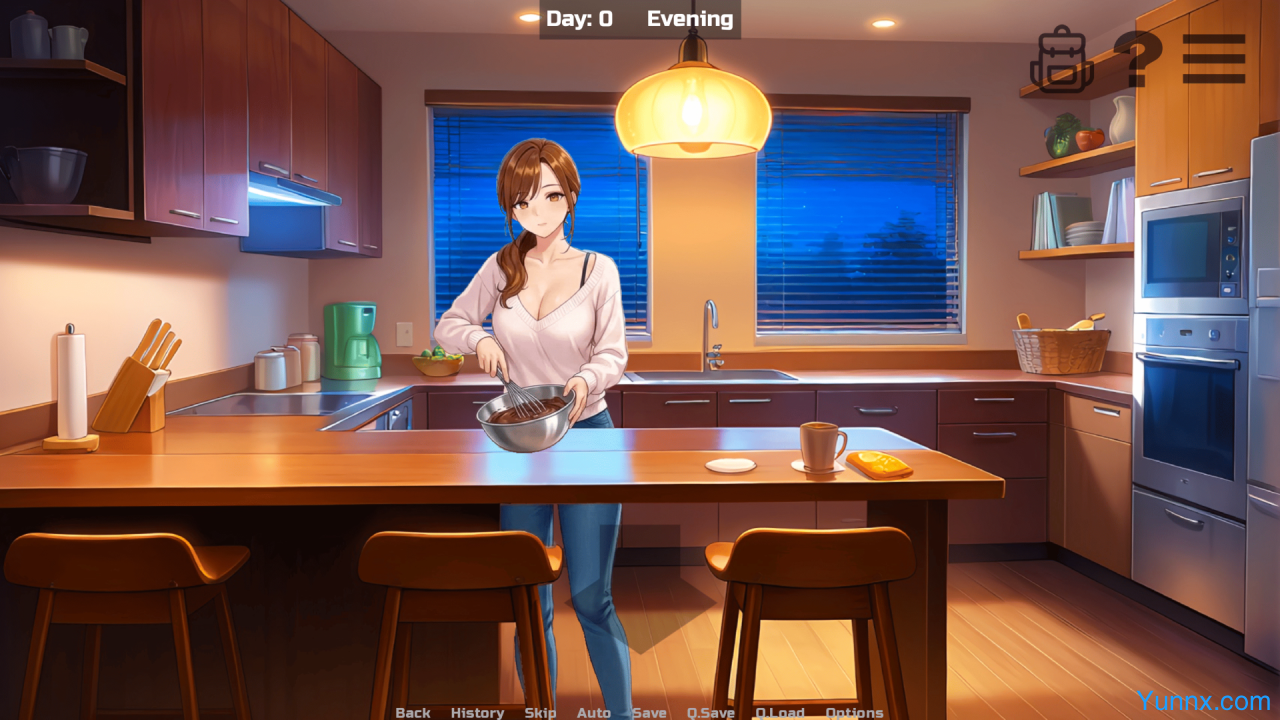Screen dimensions: 1280x720
Task: Choose Q.Save to quick save
Action: (x=710, y=712)
